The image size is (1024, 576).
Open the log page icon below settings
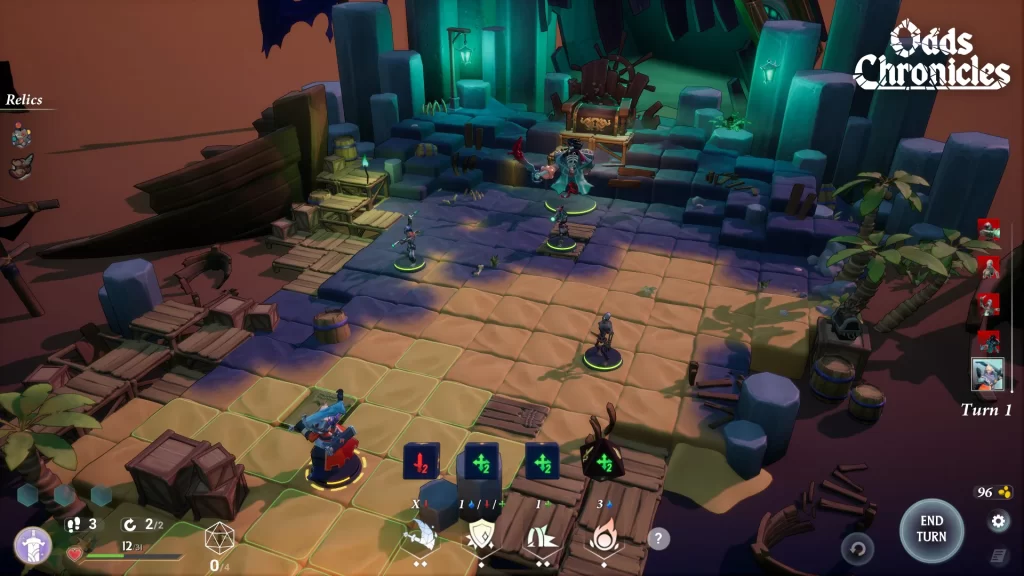(x=998, y=555)
